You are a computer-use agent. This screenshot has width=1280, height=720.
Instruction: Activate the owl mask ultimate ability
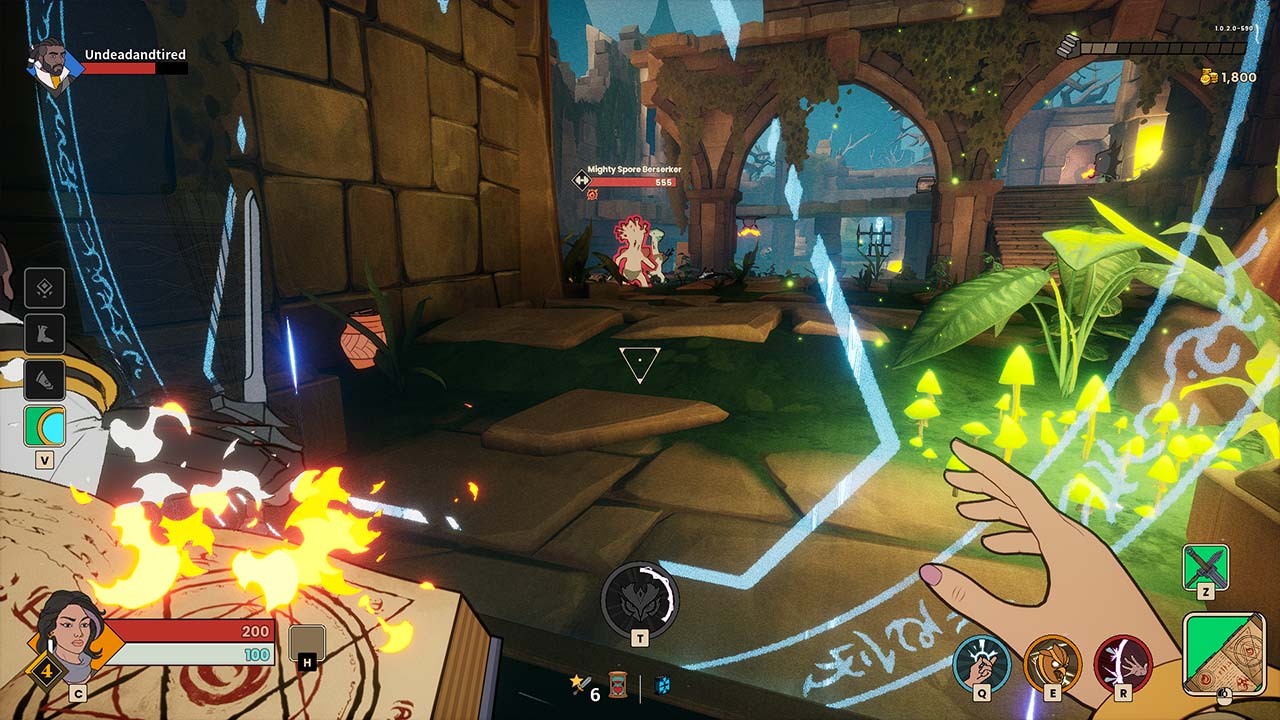(640, 600)
